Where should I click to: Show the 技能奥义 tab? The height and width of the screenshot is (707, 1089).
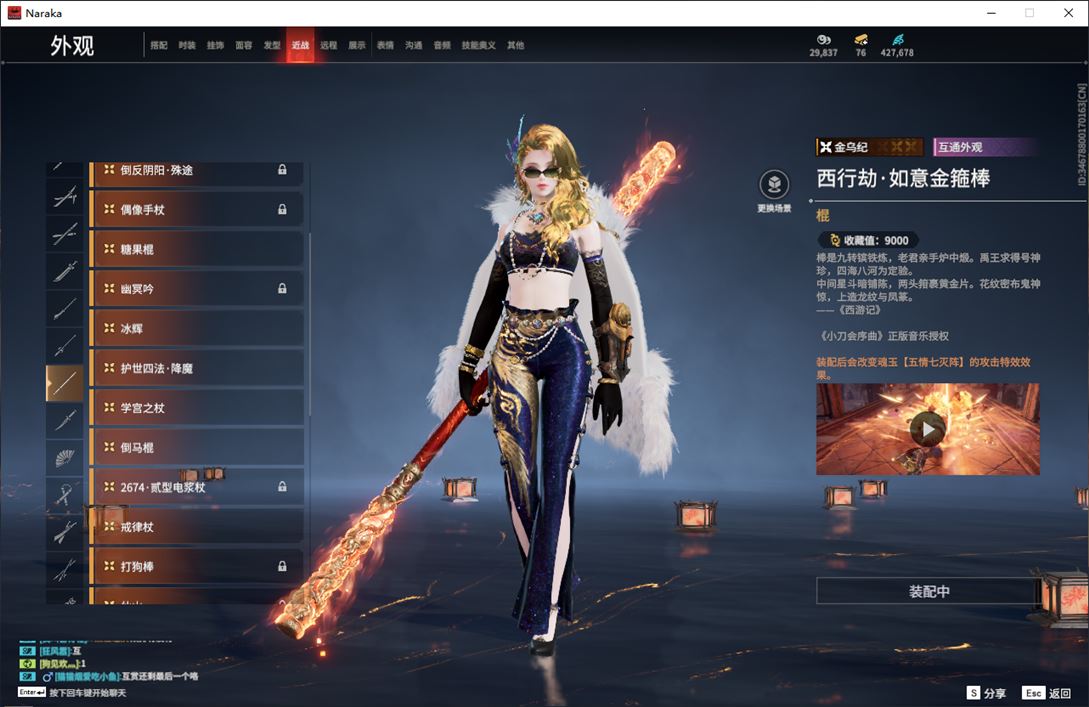tap(478, 46)
